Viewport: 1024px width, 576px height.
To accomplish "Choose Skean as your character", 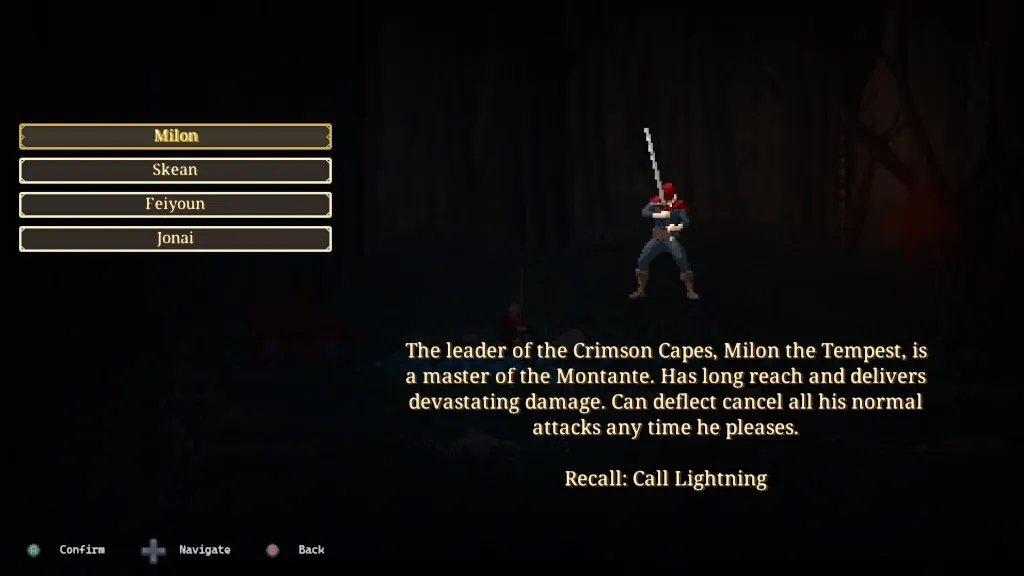I will 175,170.
